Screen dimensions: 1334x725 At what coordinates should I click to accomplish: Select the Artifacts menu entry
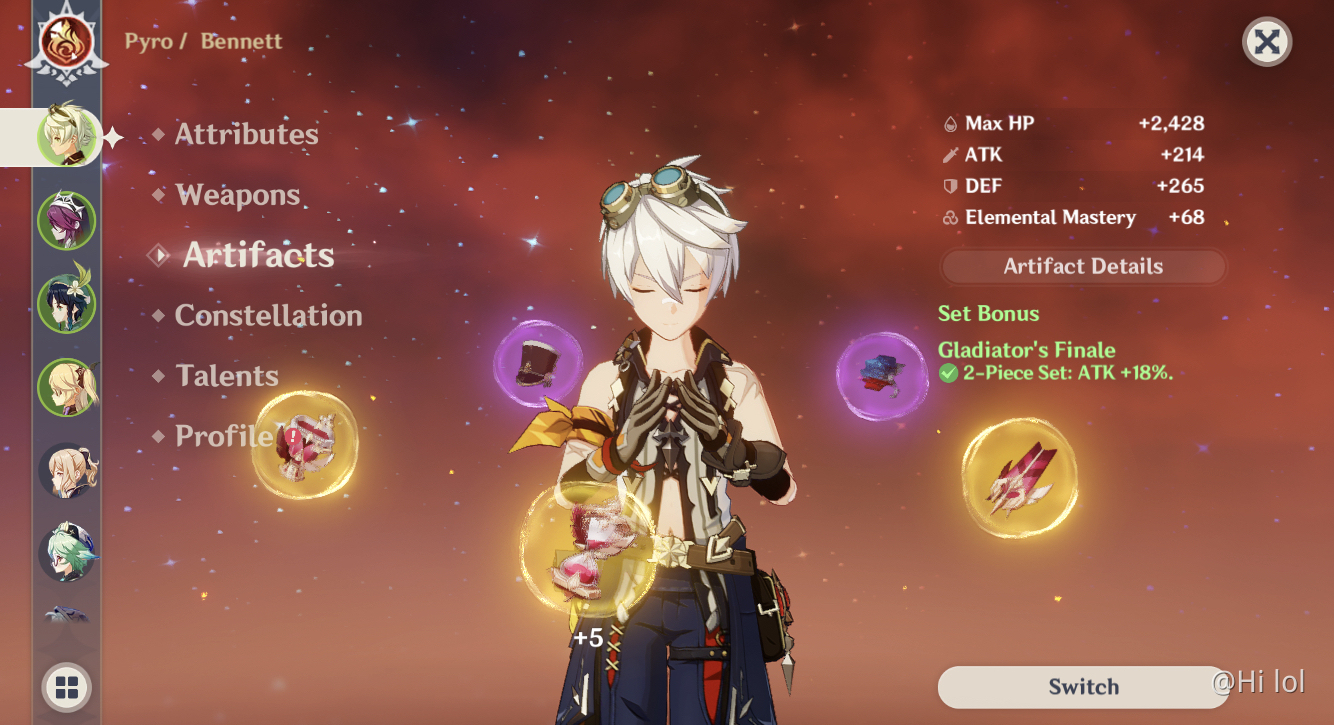[x=258, y=255]
